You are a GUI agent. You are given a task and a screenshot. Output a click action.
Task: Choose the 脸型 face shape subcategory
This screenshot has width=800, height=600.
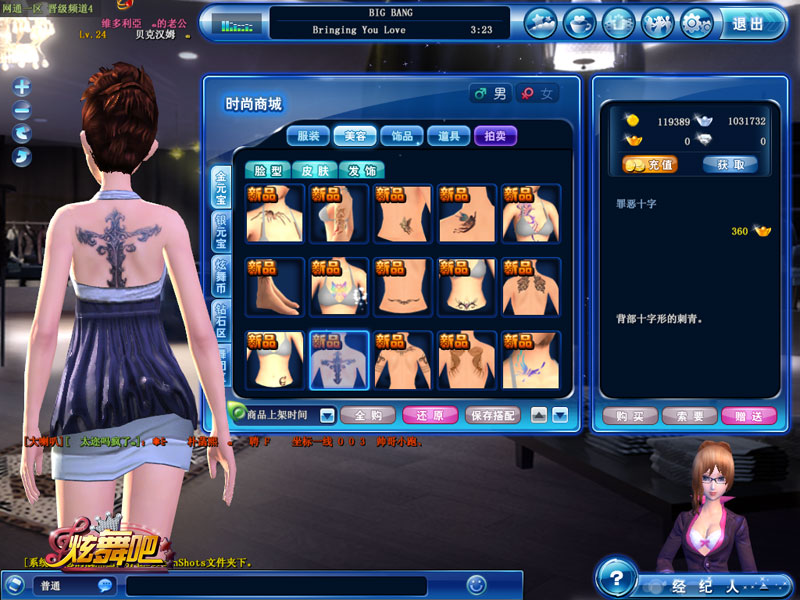(266, 171)
